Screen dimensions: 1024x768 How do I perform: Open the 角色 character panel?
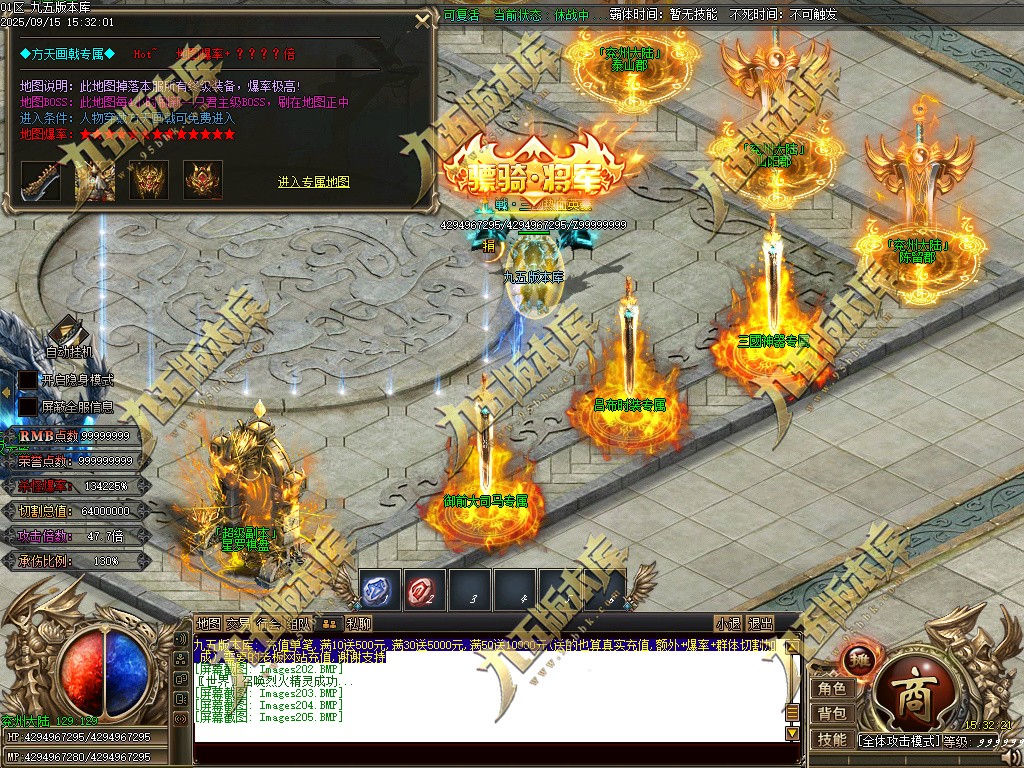coord(832,689)
